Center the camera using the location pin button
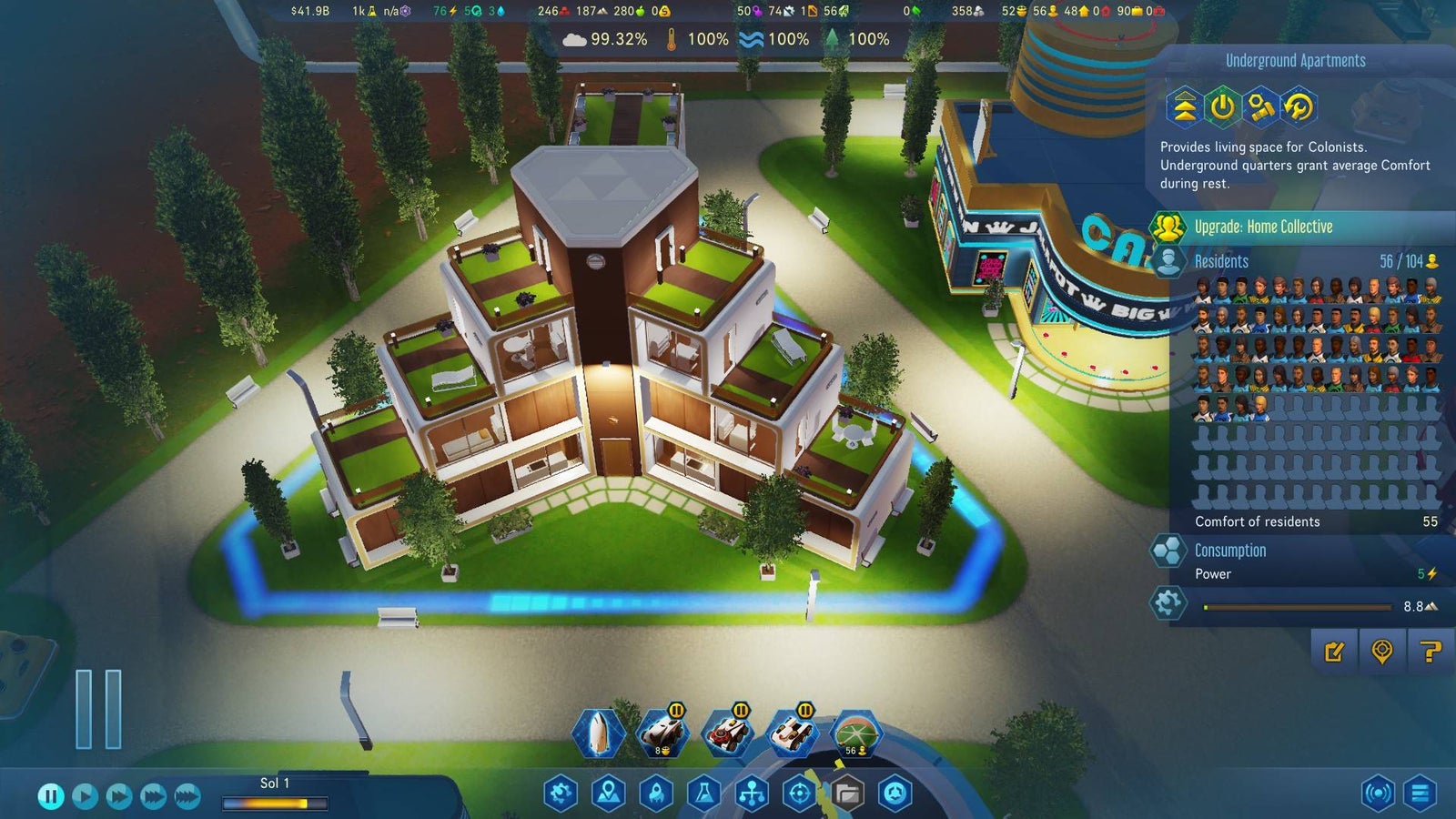1456x819 pixels. pos(1381,652)
